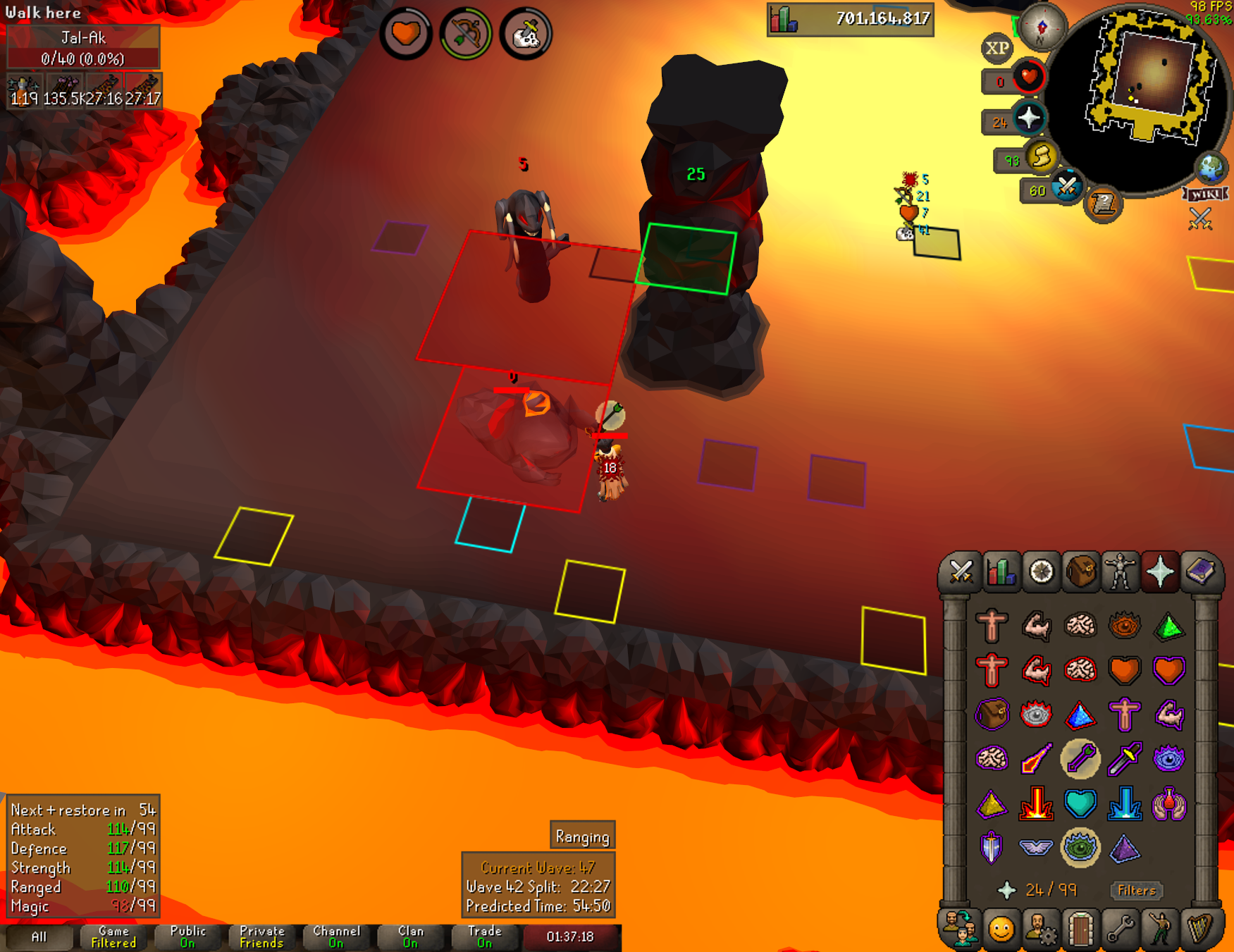Viewport: 1234px width, 952px height.
Task: Select the All chat tab
Action: point(39,937)
